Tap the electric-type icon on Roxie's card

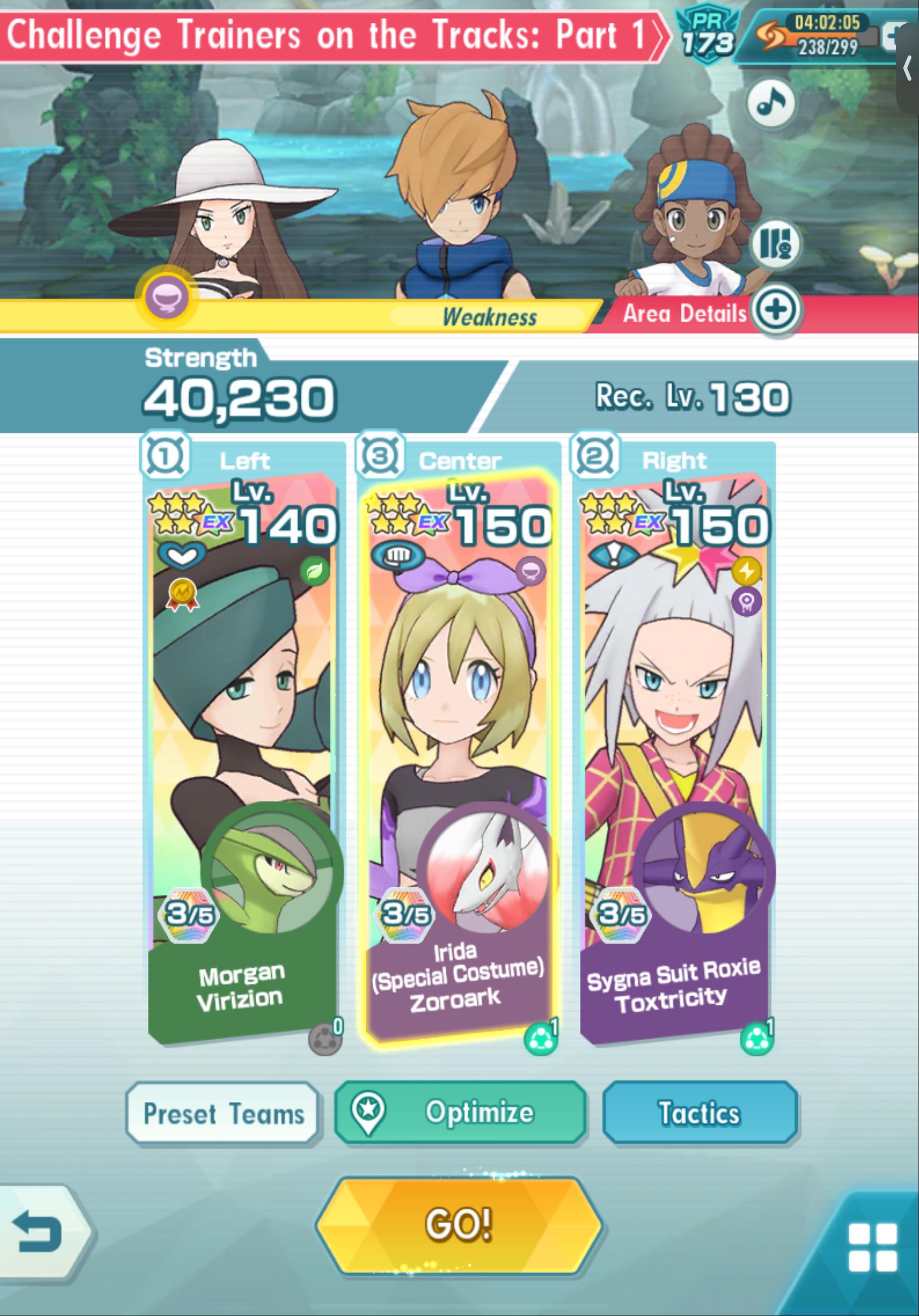pyautogui.click(x=747, y=571)
